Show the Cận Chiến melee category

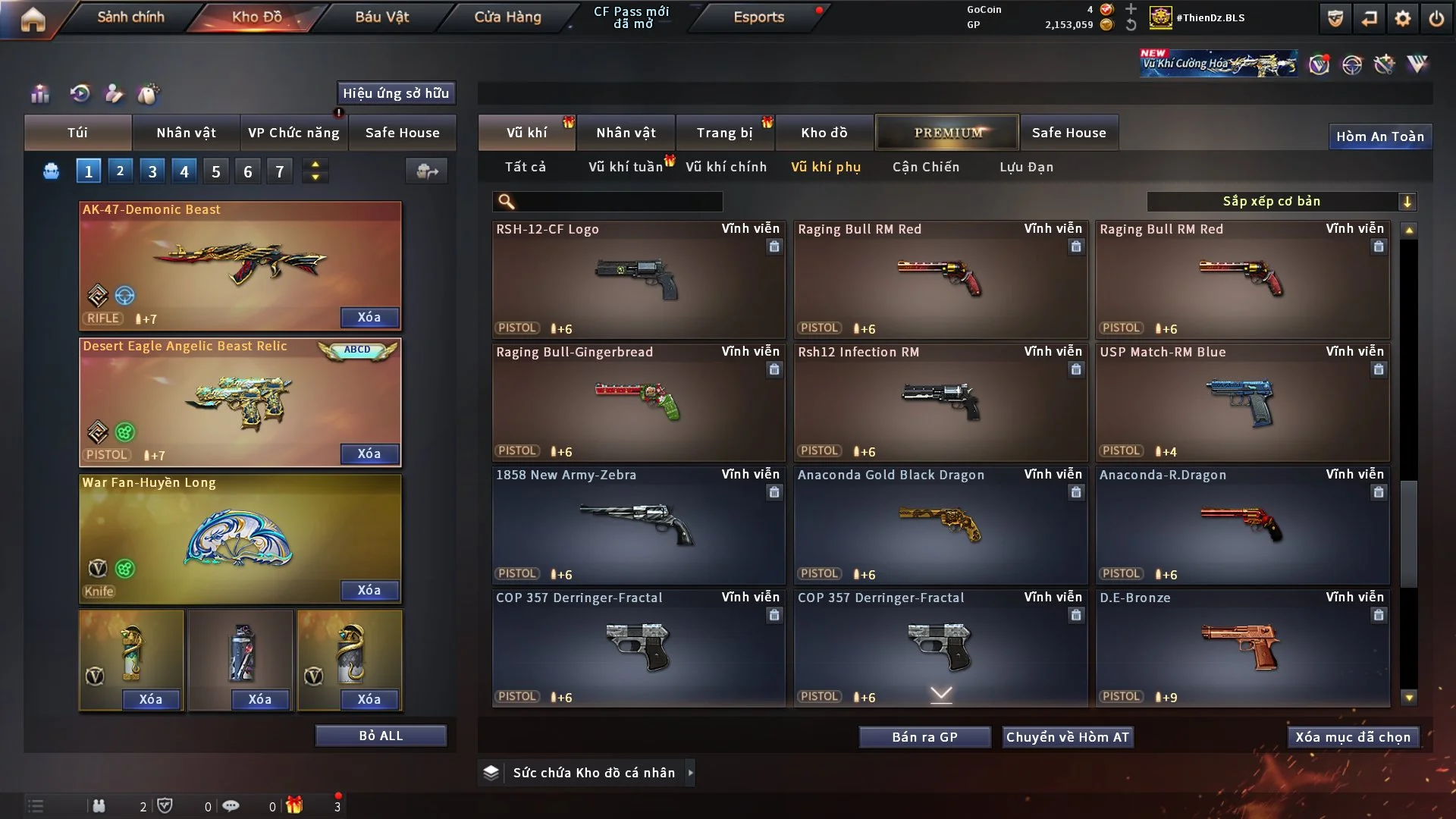tap(925, 167)
